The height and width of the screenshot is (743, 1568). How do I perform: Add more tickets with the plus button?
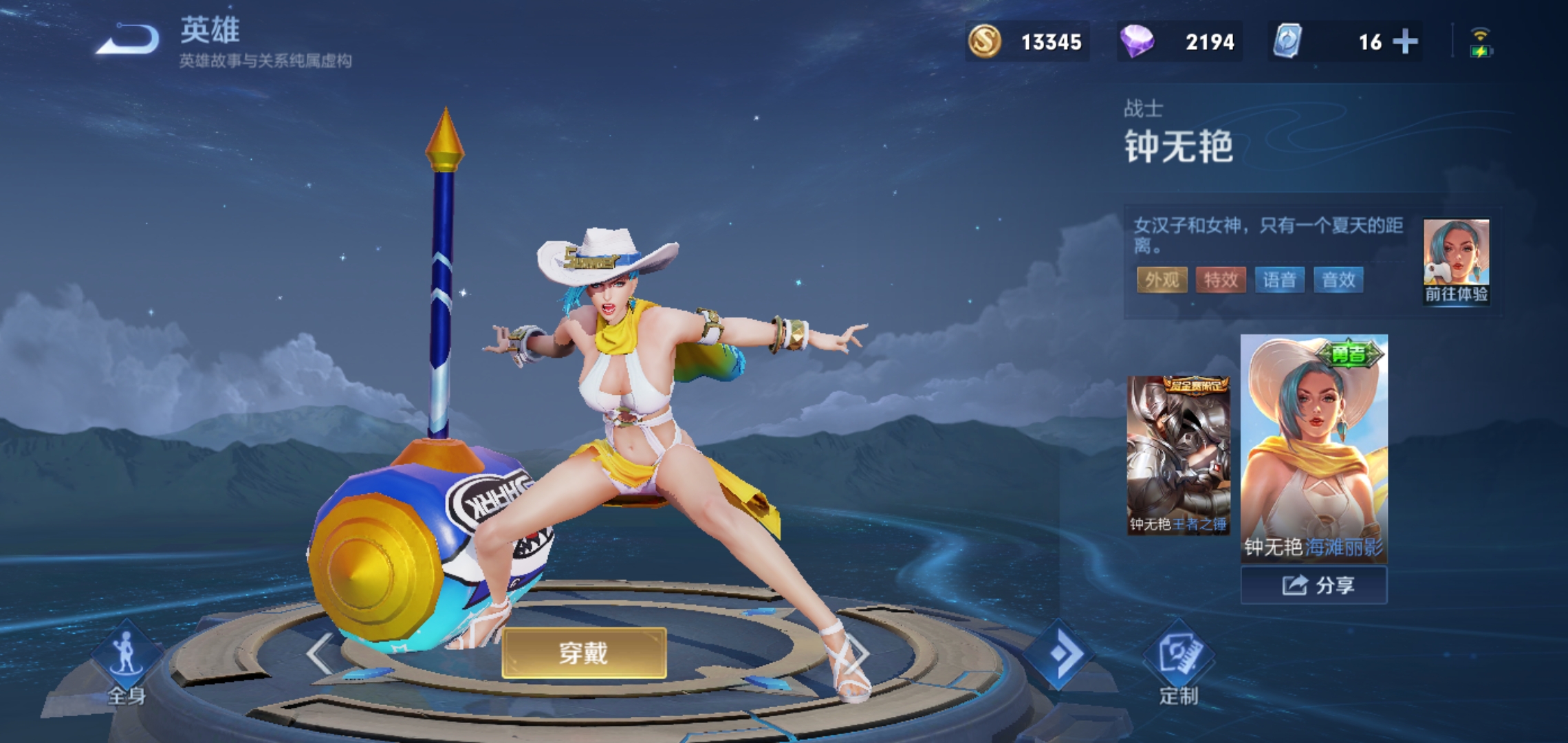click(1405, 42)
